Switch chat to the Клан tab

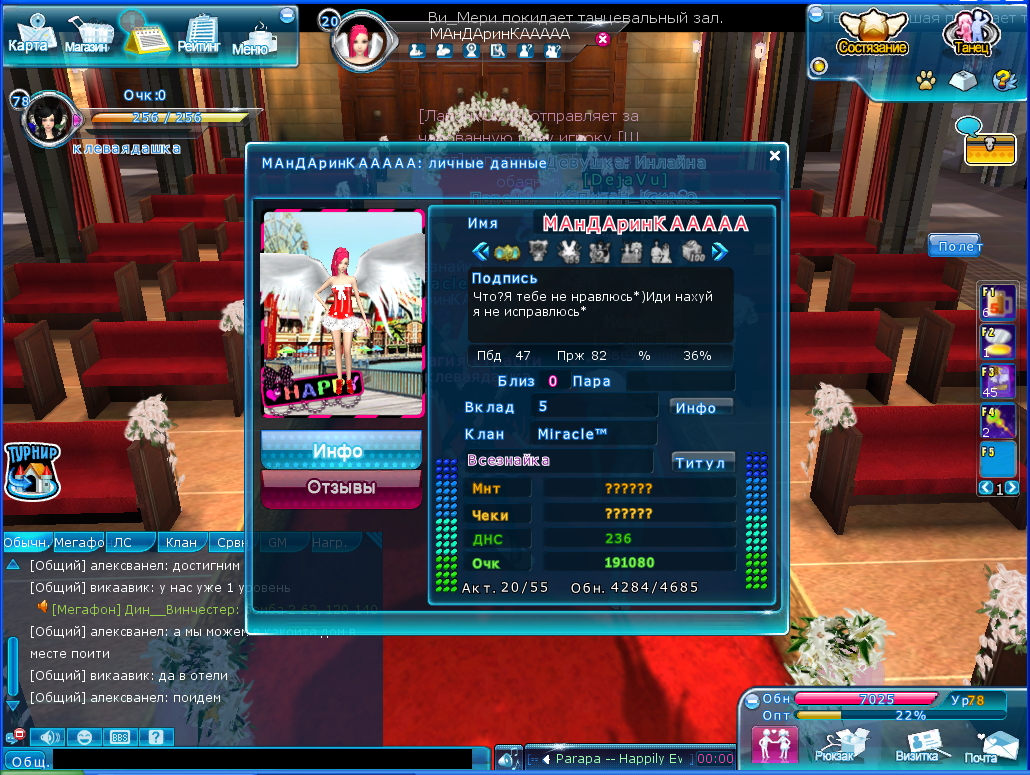coord(181,543)
